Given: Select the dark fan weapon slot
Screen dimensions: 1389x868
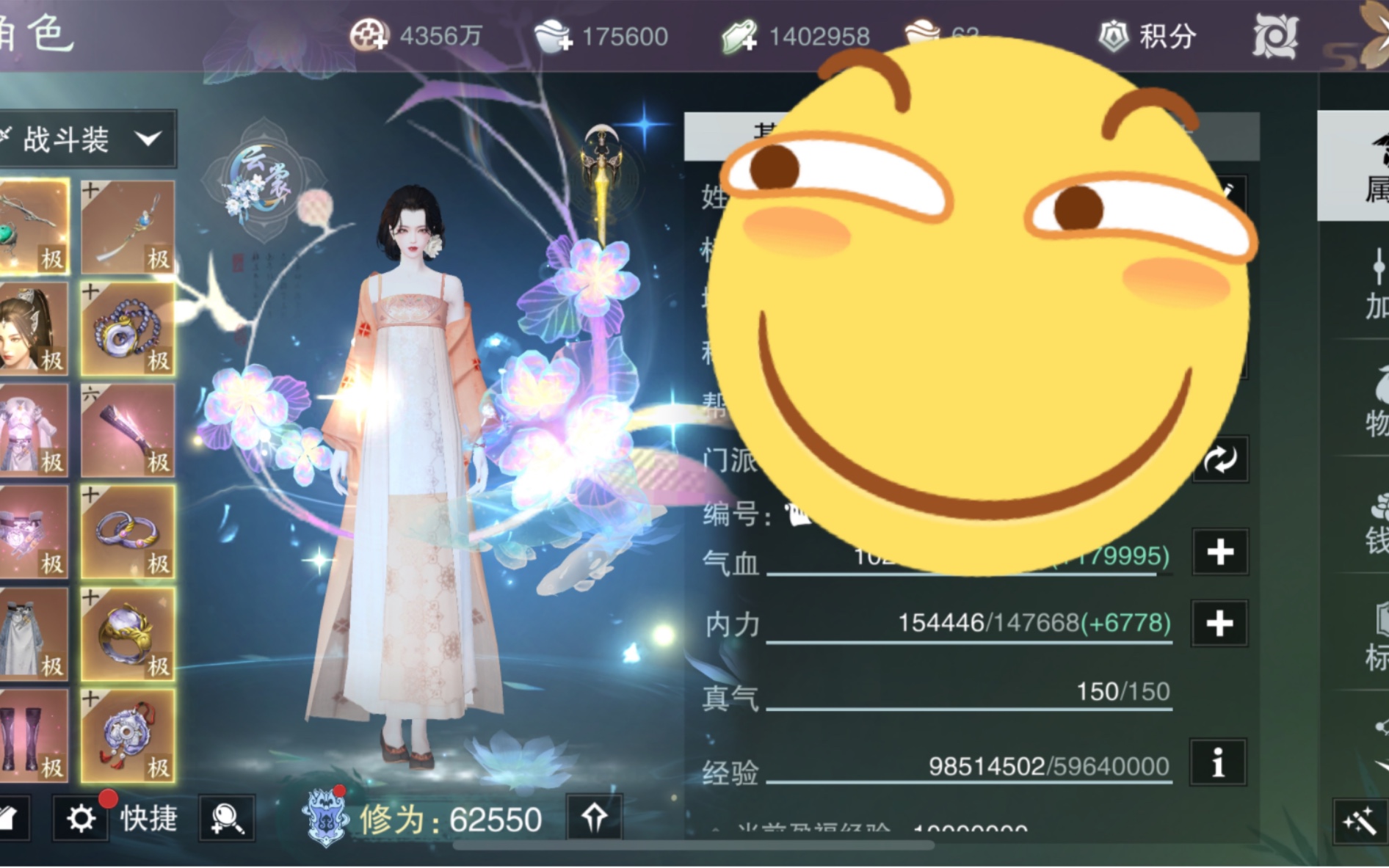Looking at the screenshot, I should (128, 431).
